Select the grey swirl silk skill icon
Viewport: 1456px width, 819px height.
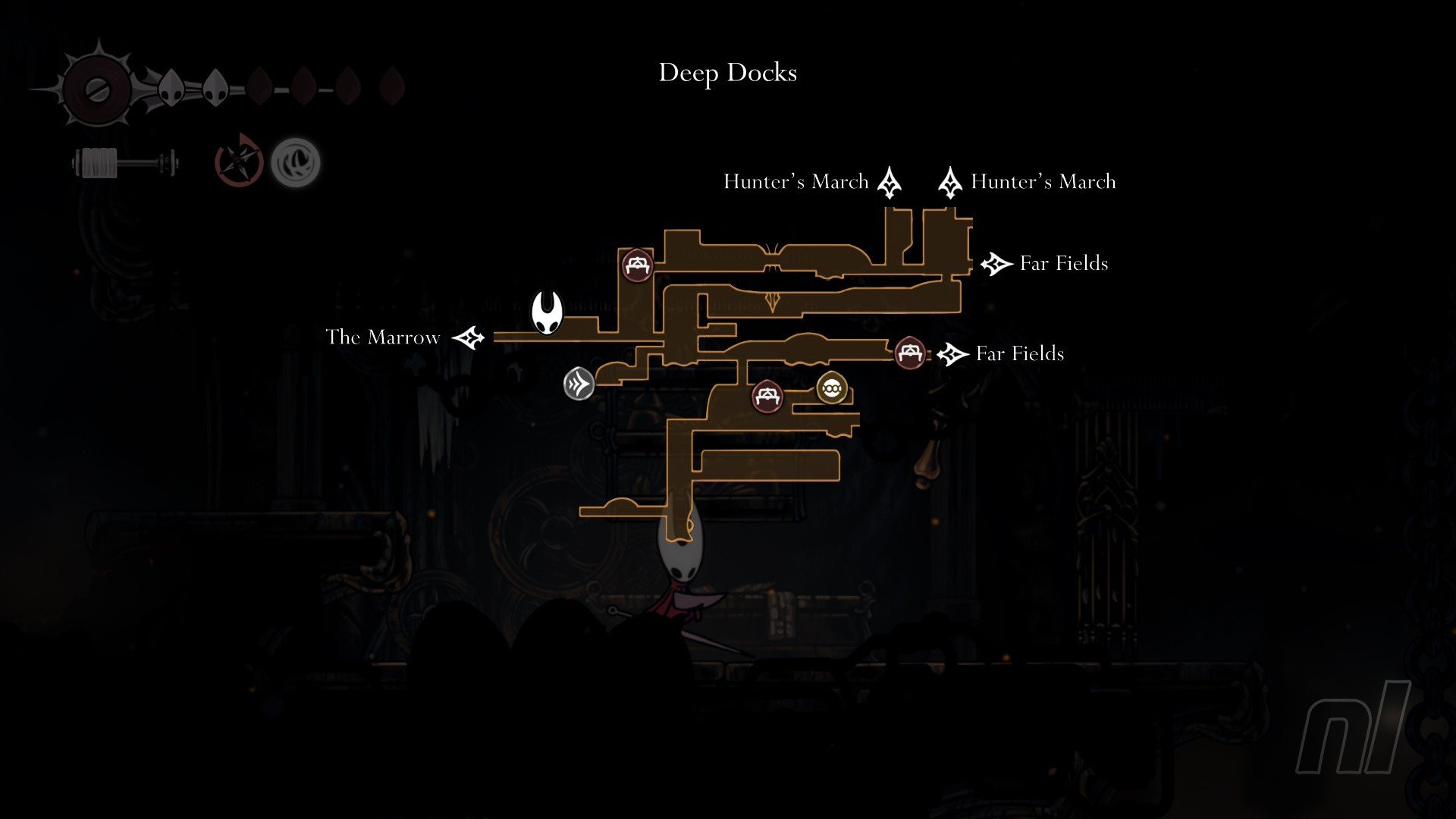(x=296, y=162)
